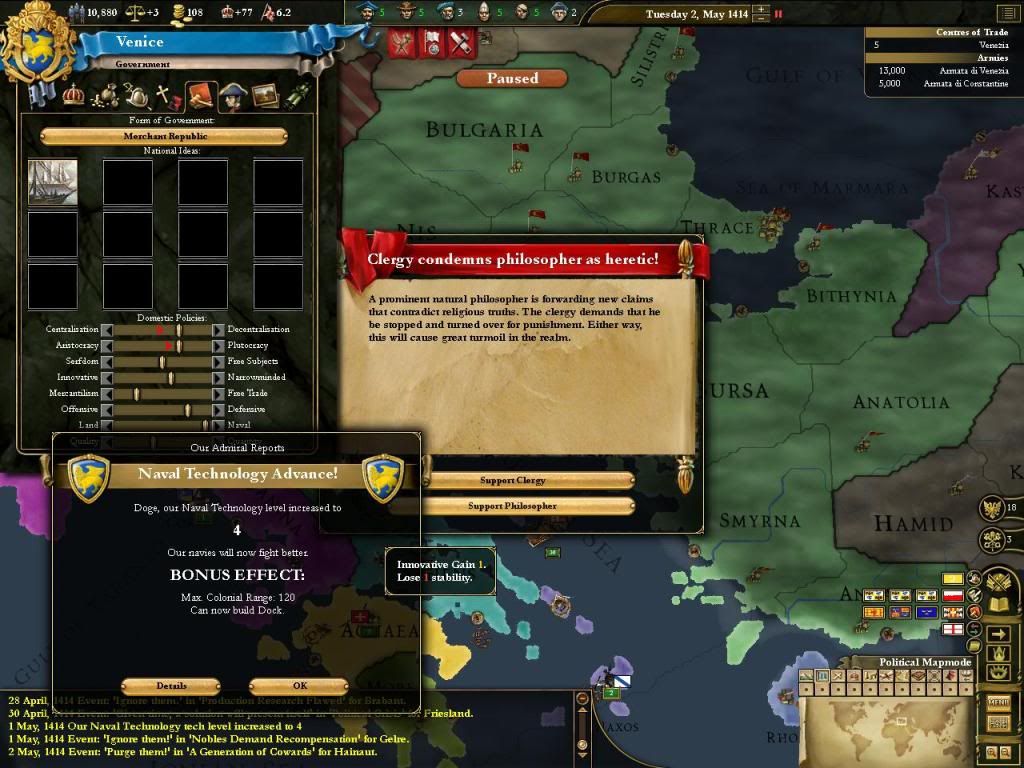Open the game Menu button

[x=998, y=702]
